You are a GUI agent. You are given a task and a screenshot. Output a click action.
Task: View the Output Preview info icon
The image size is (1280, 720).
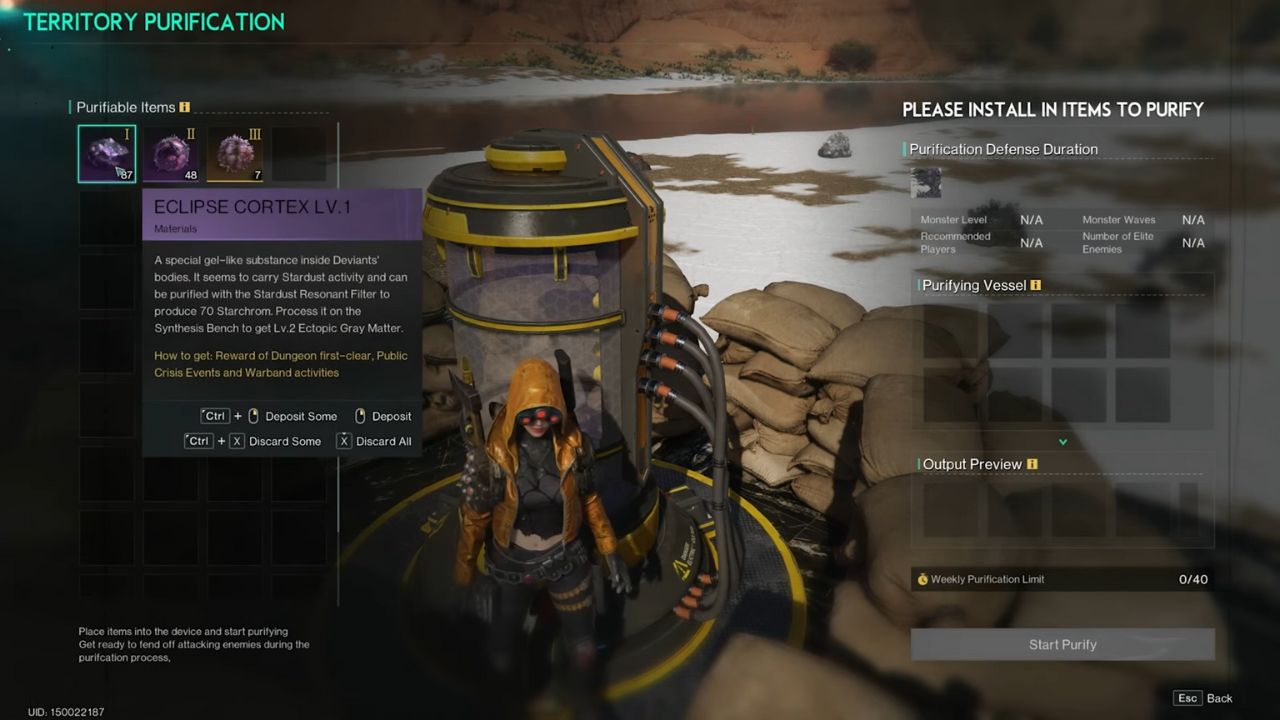[1032, 464]
